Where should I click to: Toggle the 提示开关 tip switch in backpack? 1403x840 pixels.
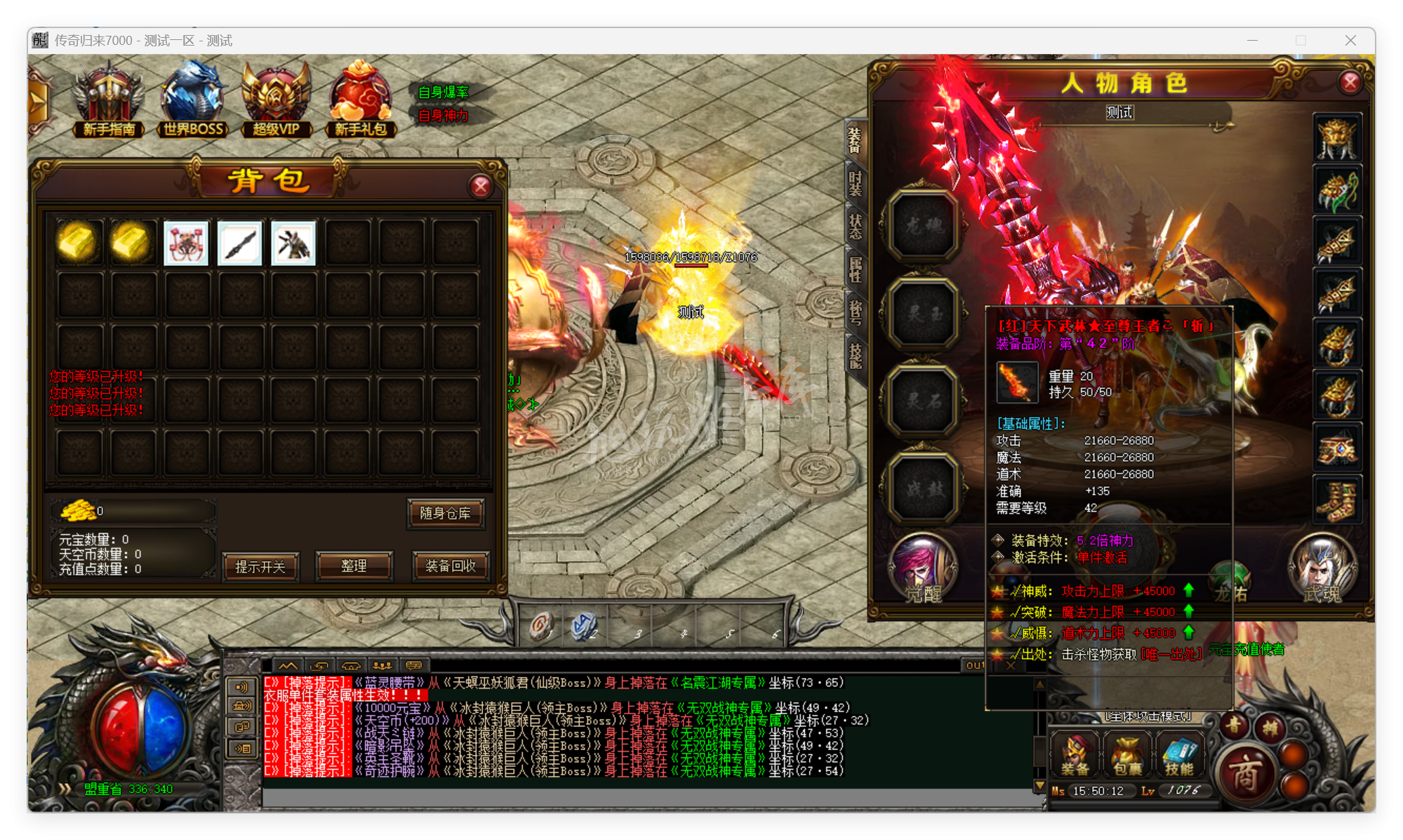260,567
